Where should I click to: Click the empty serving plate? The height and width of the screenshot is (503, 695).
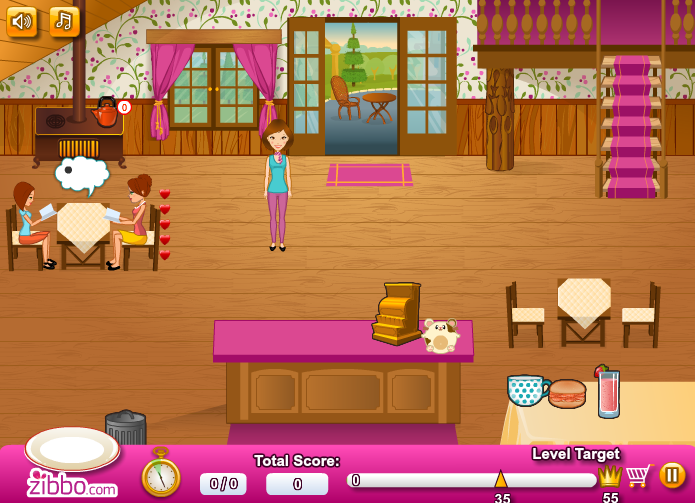(x=72, y=447)
